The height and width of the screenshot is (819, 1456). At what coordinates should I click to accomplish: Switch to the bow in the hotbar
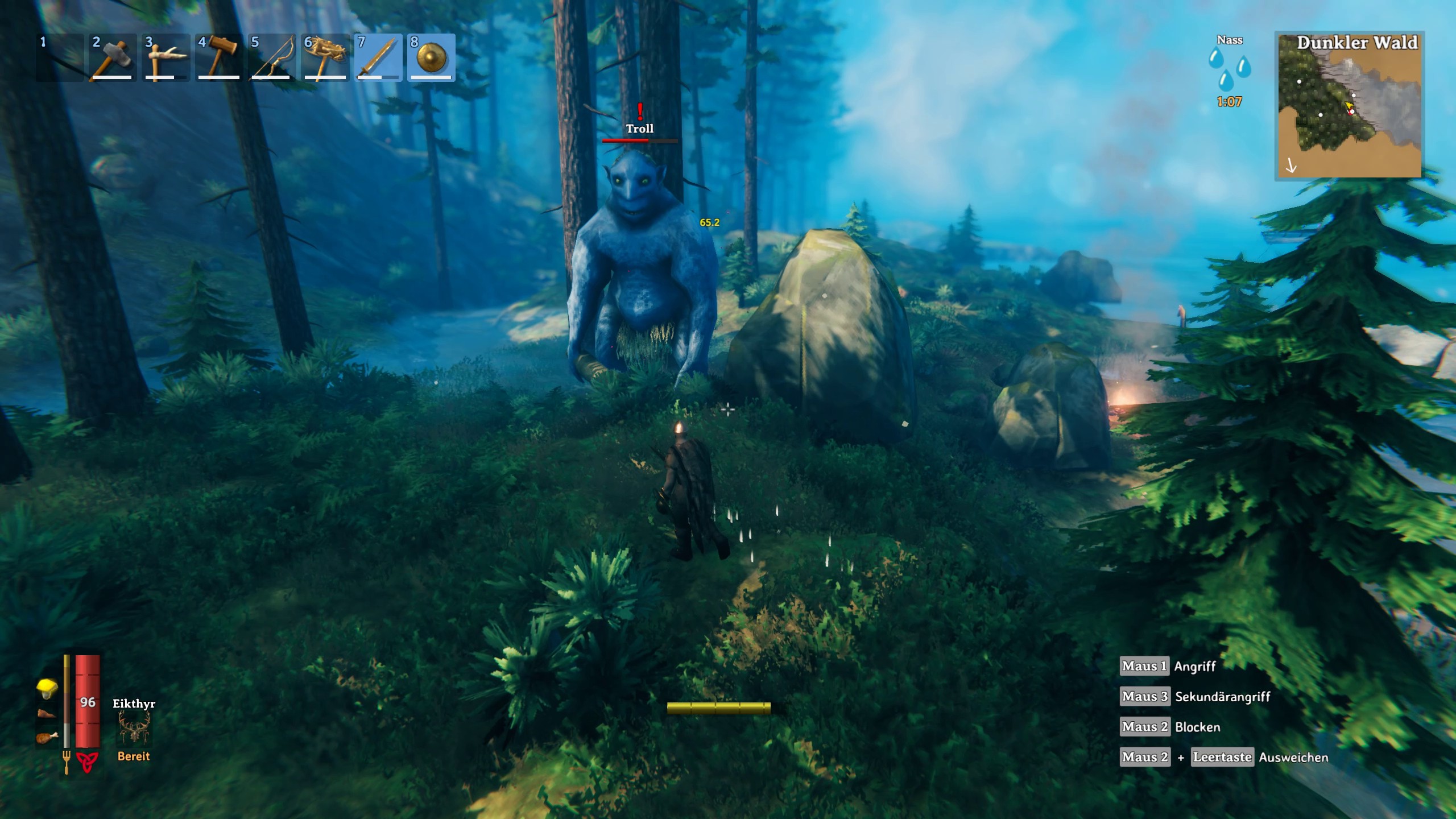[x=271, y=58]
